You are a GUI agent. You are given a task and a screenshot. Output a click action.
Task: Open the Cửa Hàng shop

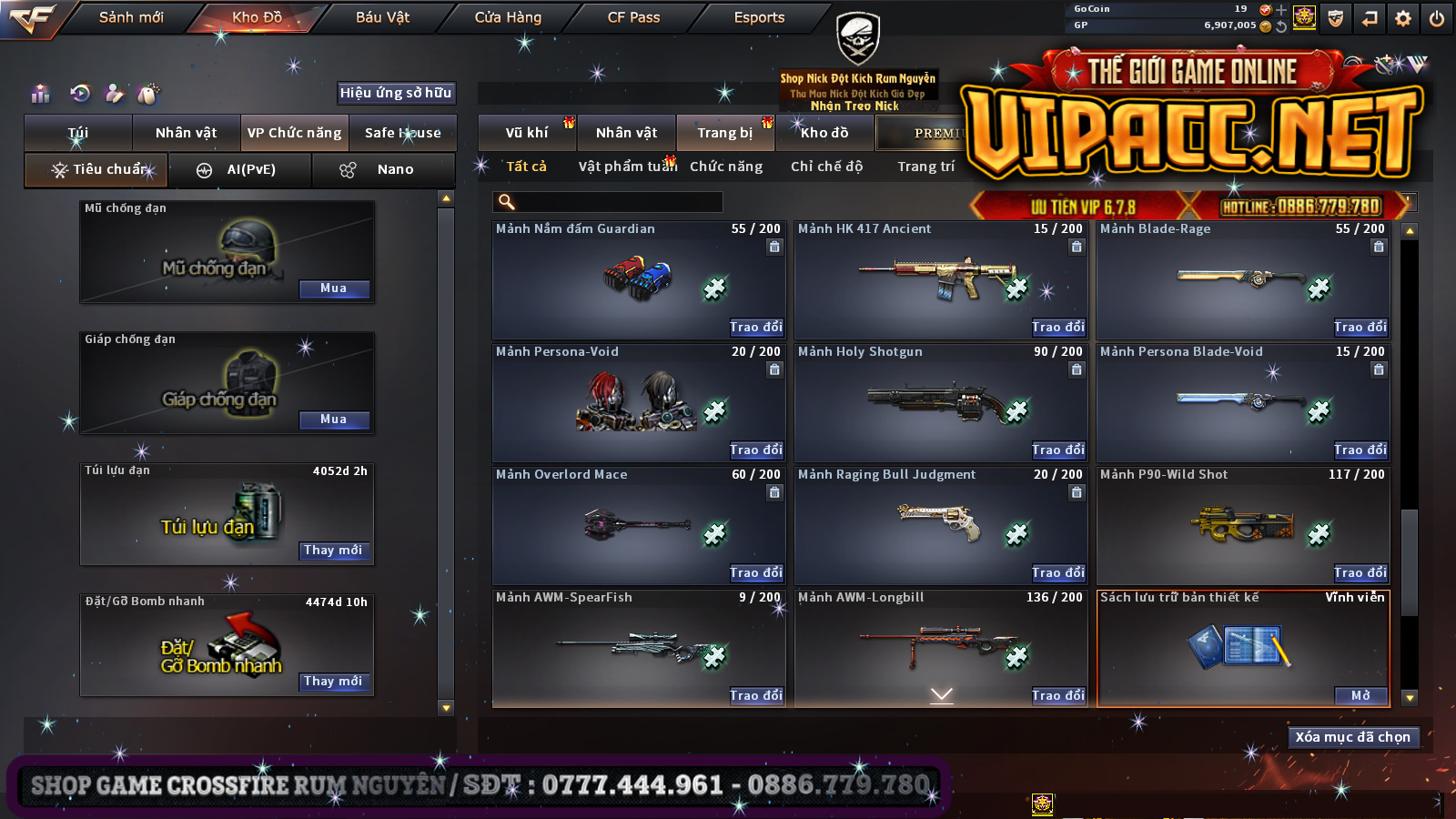pyautogui.click(x=508, y=17)
